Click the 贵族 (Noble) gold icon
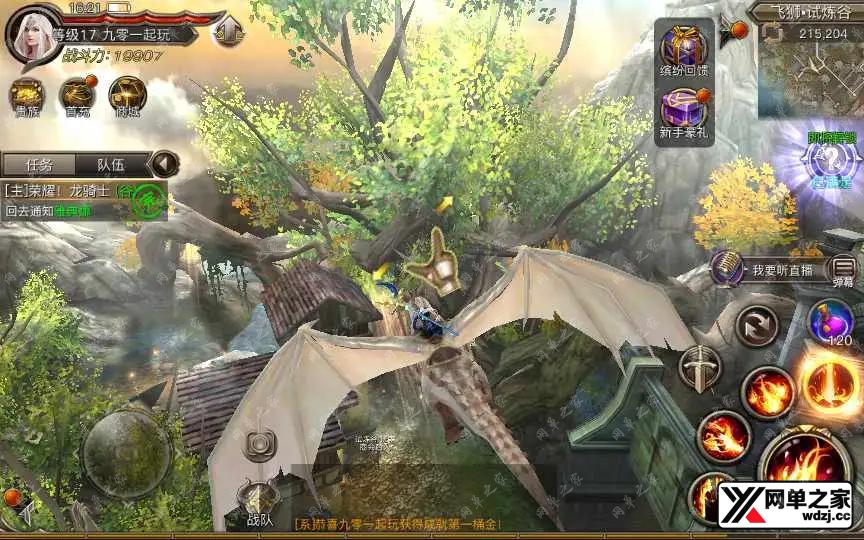864x540 pixels. (27, 96)
